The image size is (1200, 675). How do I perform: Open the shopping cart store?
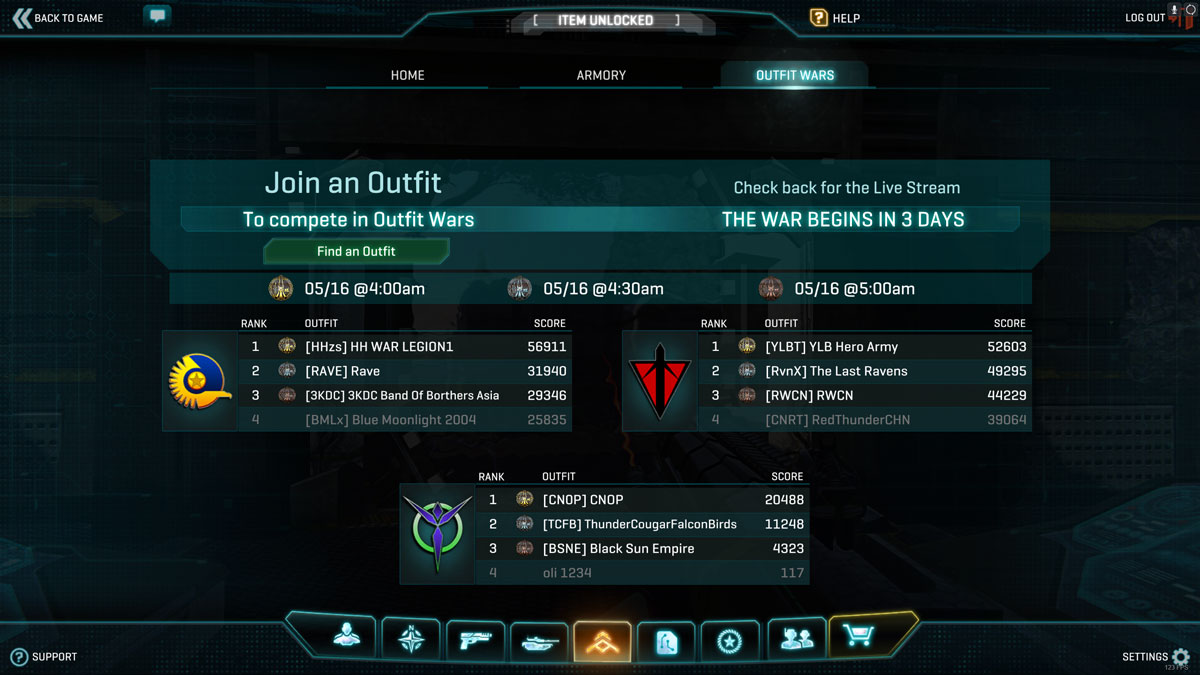(x=859, y=636)
